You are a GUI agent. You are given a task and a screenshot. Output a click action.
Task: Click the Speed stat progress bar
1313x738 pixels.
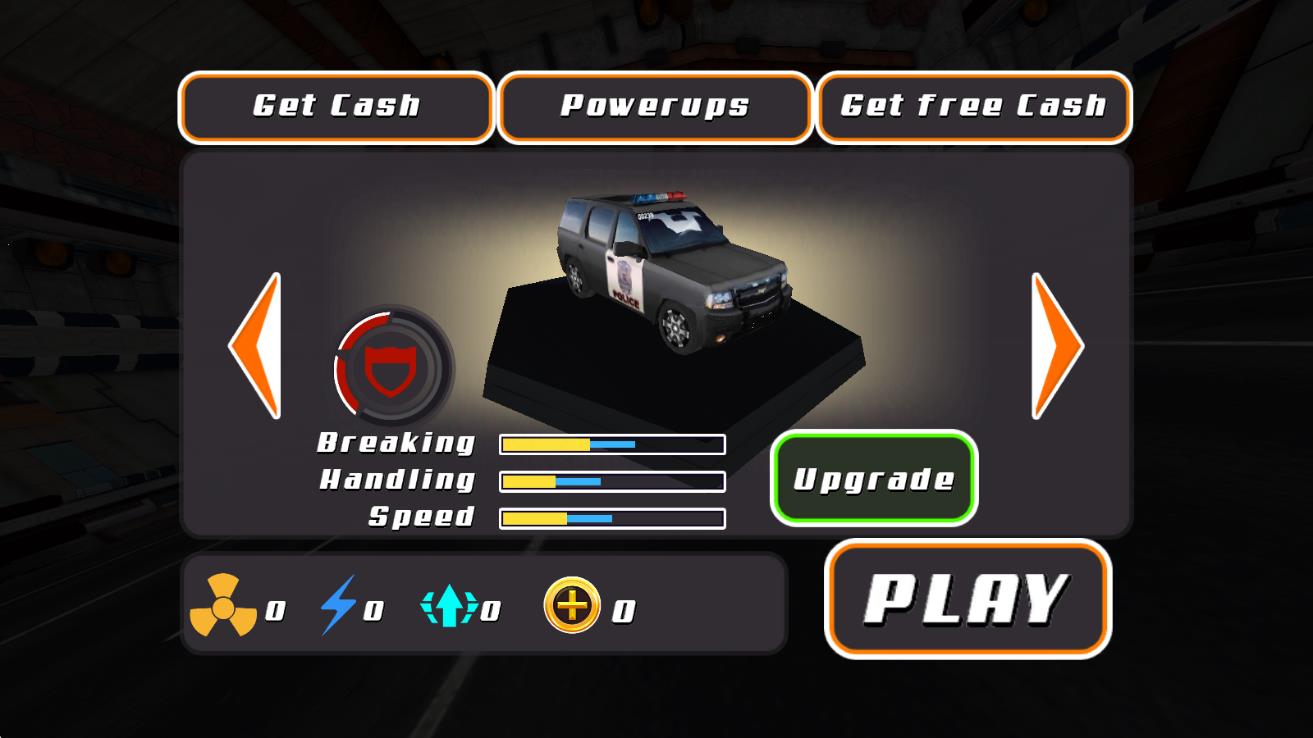612,519
